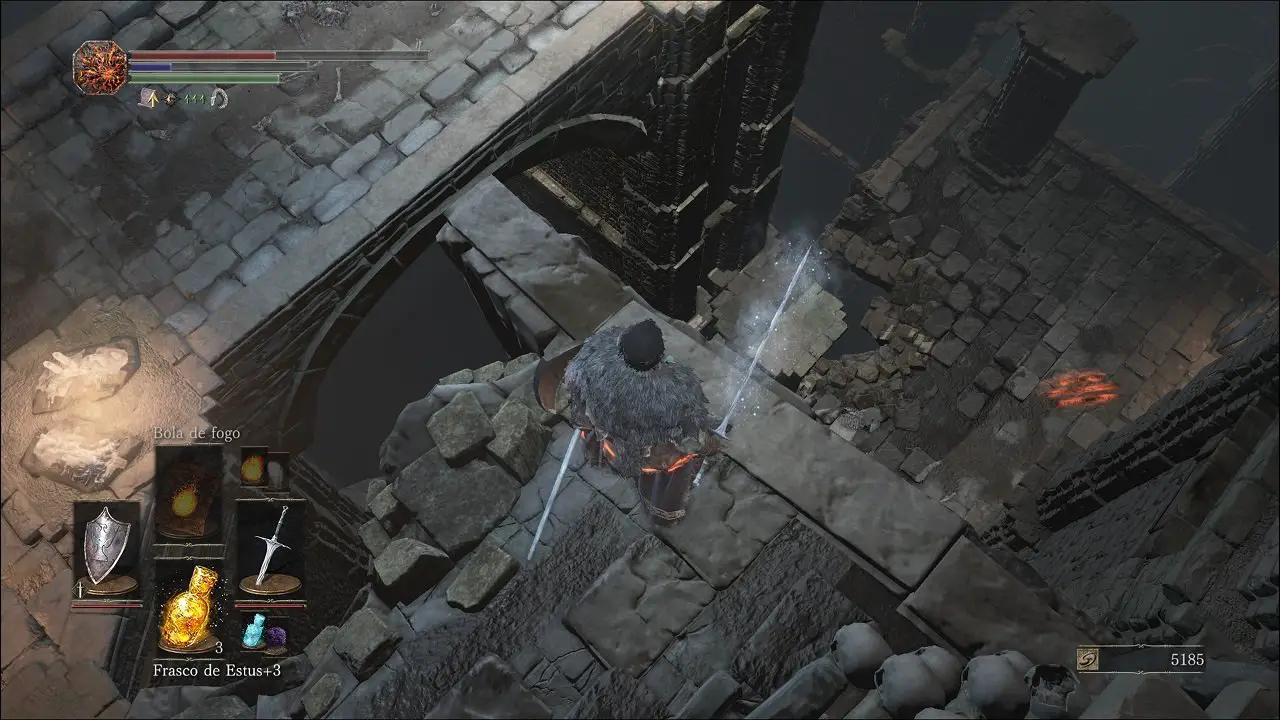Screen dimensions: 1280x720
Task: Click the yellow up-arrow buff status icon
Action: (151, 98)
